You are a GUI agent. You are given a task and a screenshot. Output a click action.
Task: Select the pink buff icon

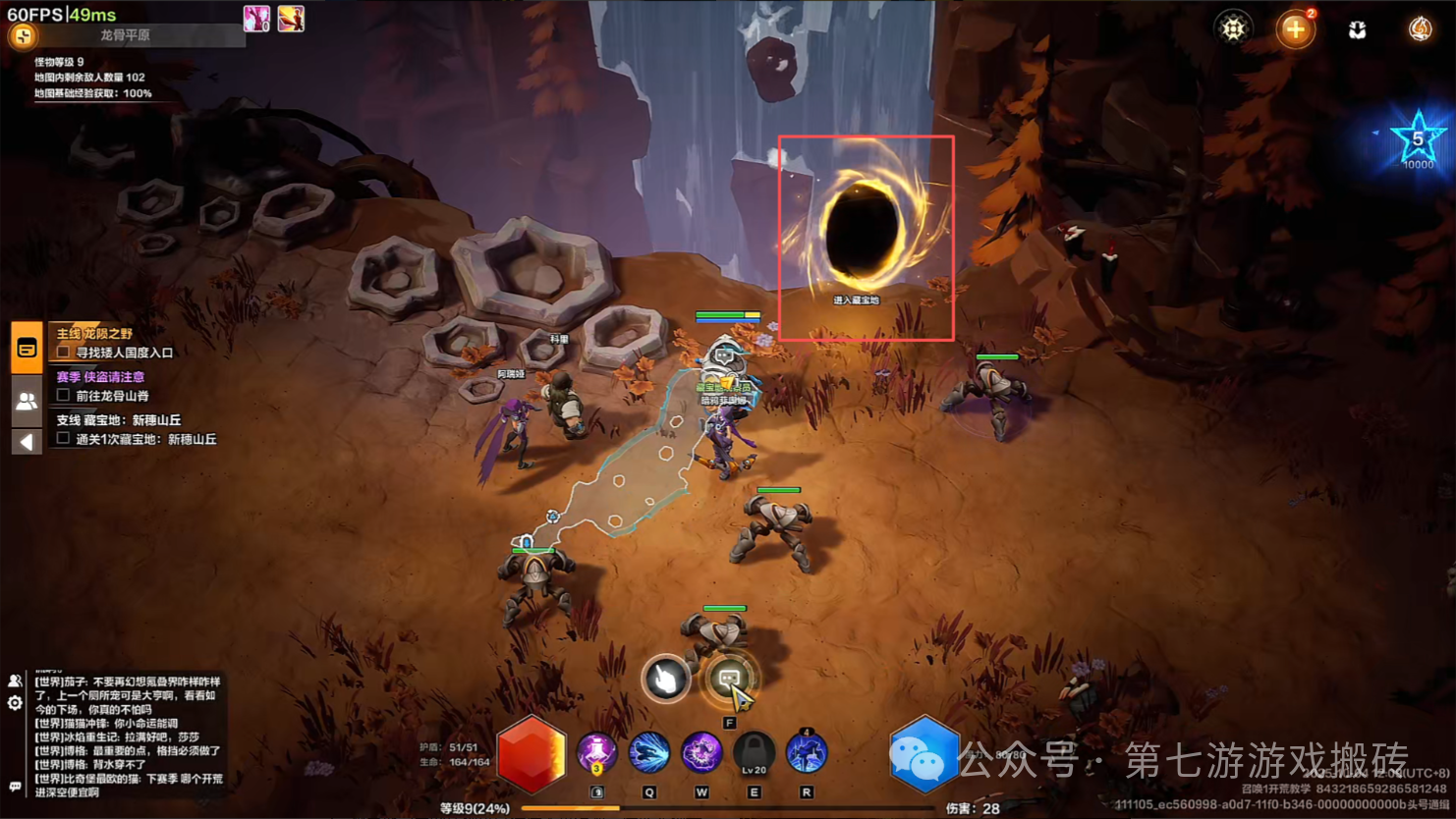click(x=256, y=19)
